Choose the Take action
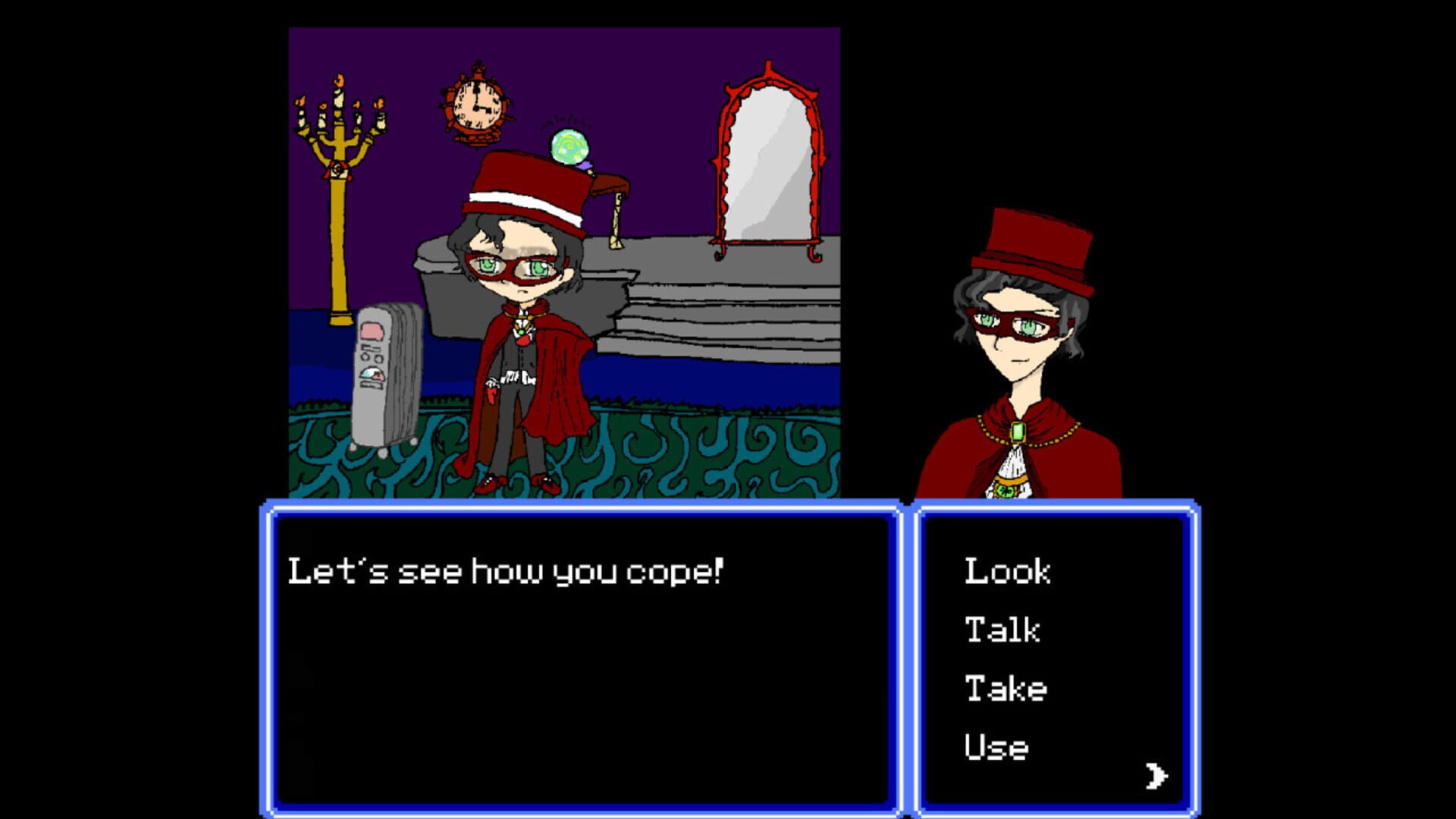 tap(1005, 689)
